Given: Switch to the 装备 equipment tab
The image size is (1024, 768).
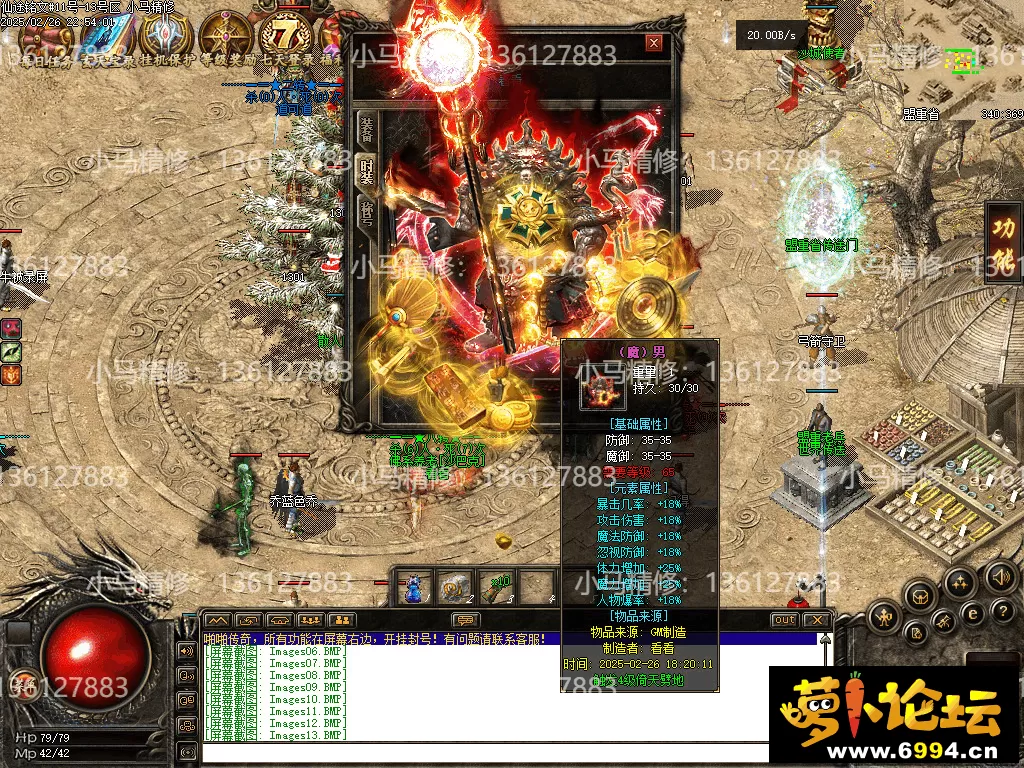Looking at the screenshot, I should [367, 129].
